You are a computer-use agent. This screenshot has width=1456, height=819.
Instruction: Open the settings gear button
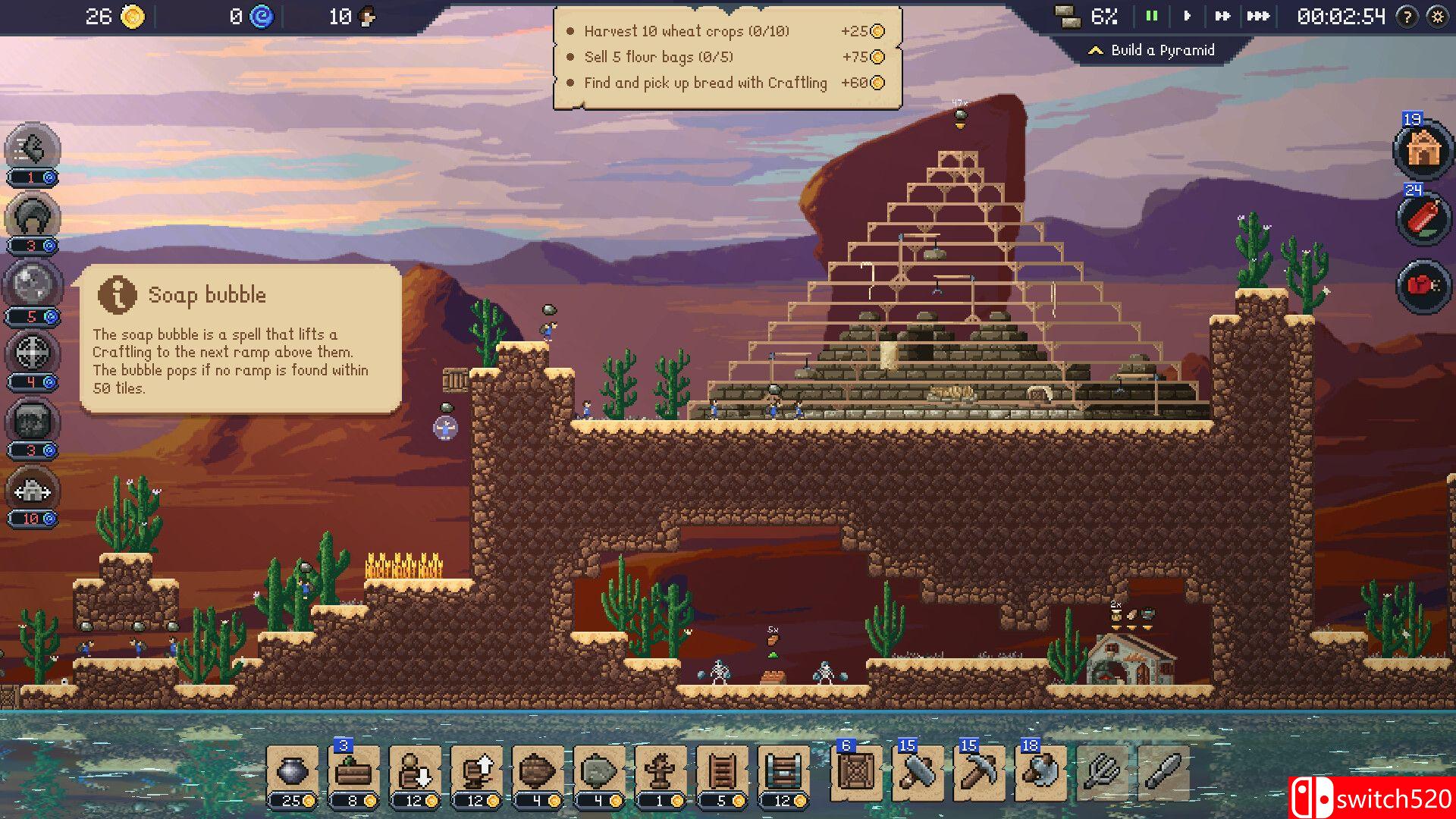pyautogui.click(x=1437, y=17)
